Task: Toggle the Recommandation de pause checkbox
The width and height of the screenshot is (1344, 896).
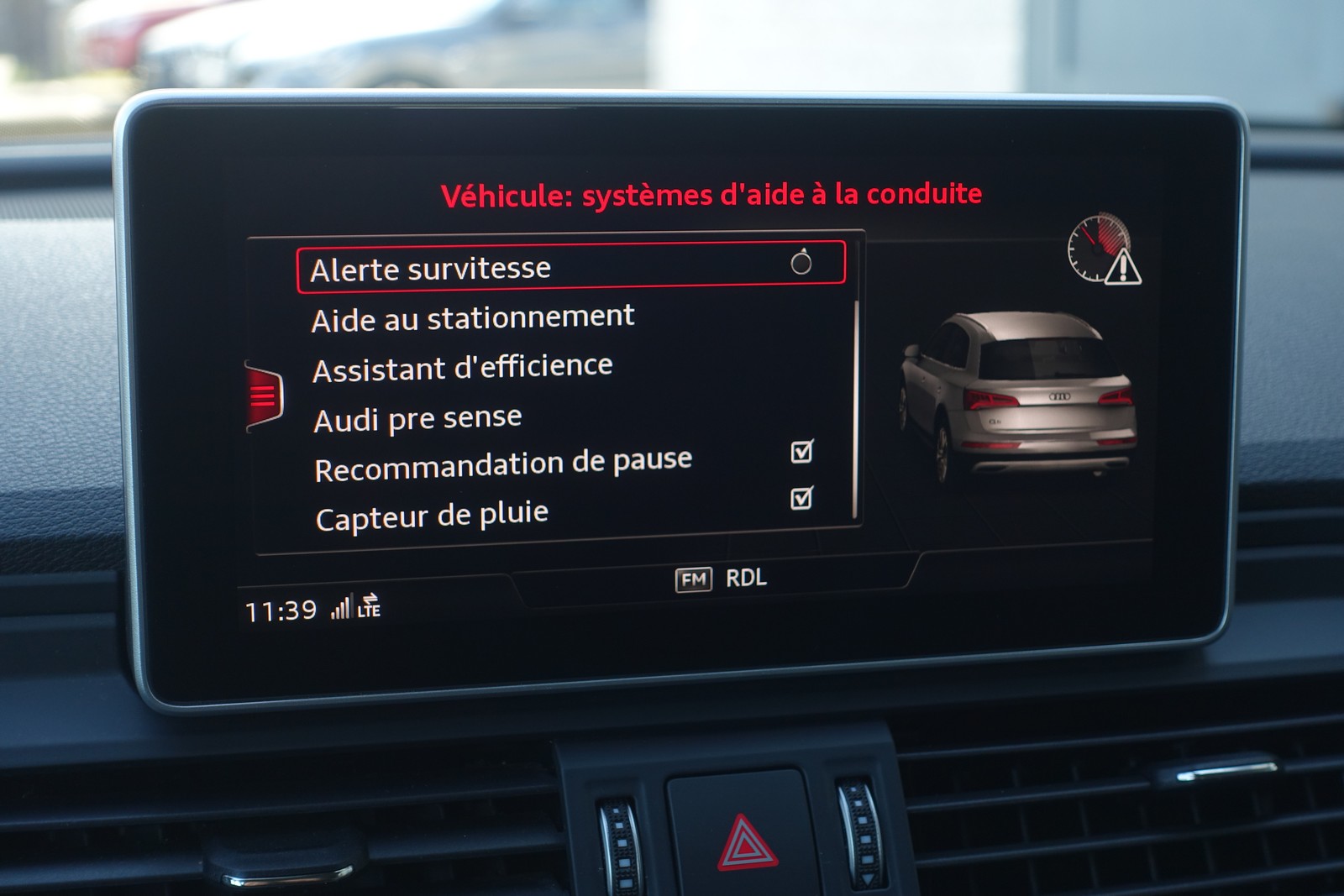Action: click(801, 453)
